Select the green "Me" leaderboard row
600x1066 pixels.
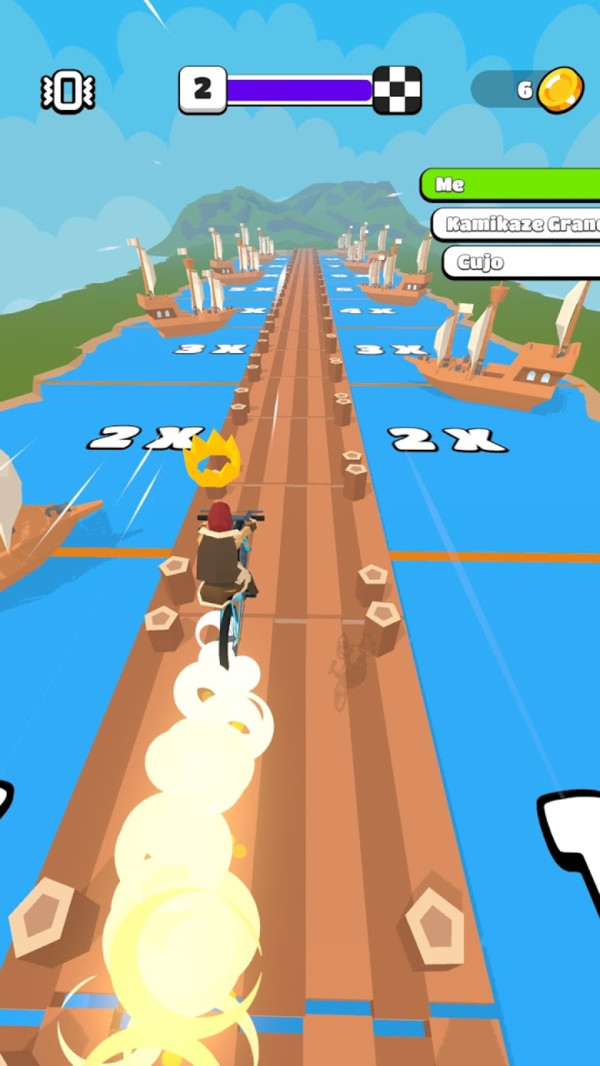click(510, 185)
